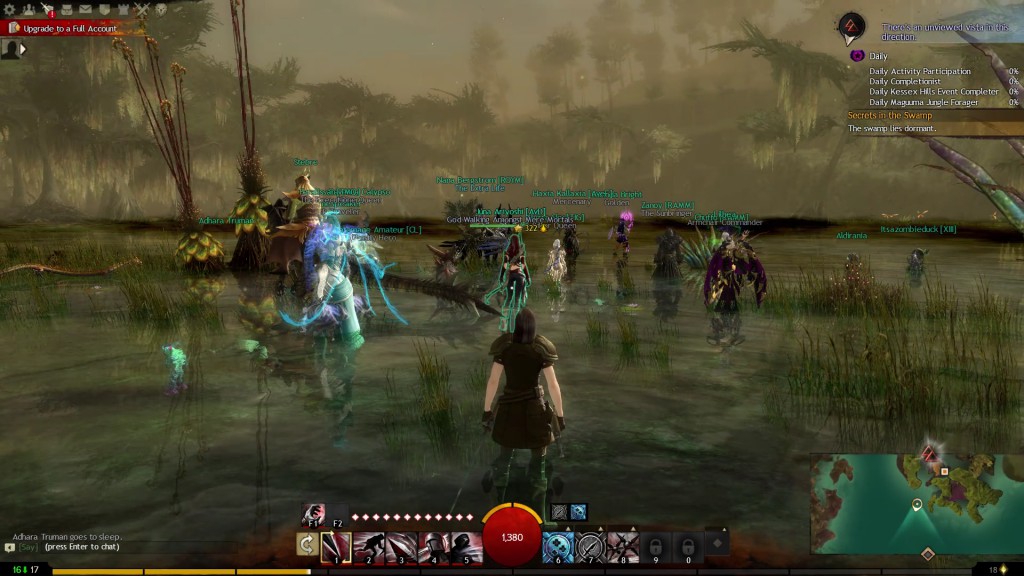Open the hero panel with alert badge
Image resolution: width=1024 pixels, height=576 pixels.
coord(47,10)
